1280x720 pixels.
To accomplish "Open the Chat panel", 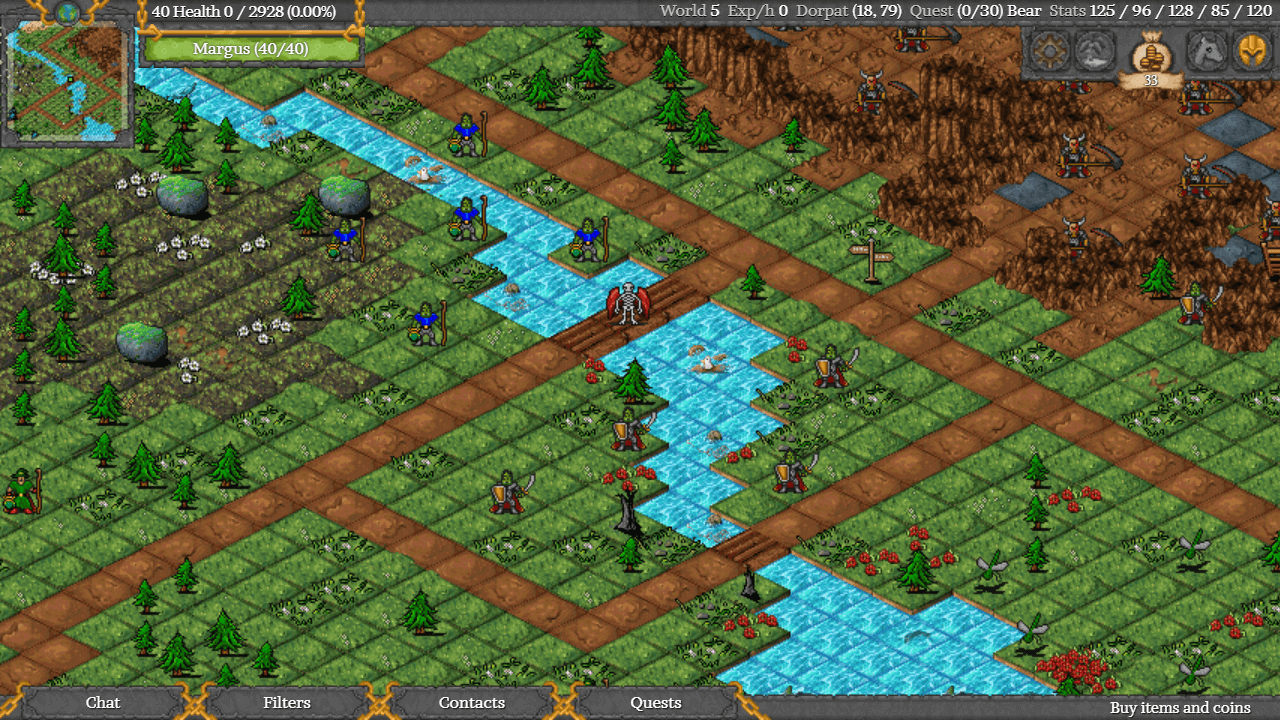I will click(x=102, y=703).
